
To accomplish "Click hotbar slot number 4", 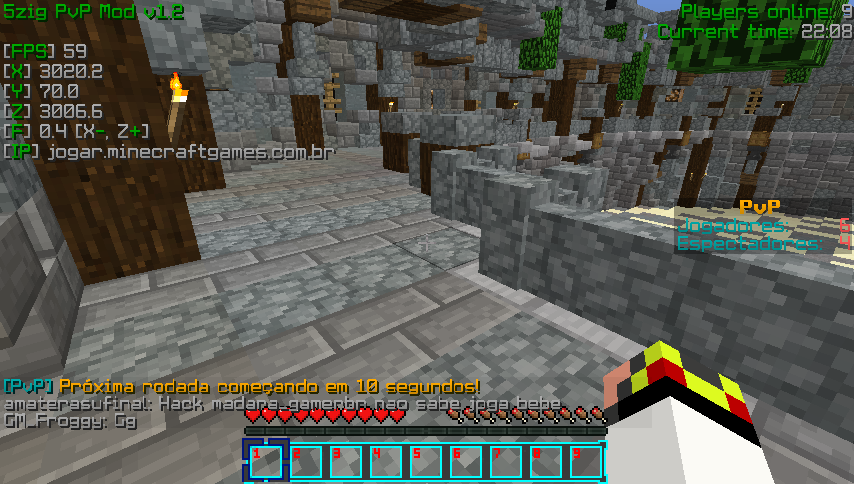I will (385, 462).
